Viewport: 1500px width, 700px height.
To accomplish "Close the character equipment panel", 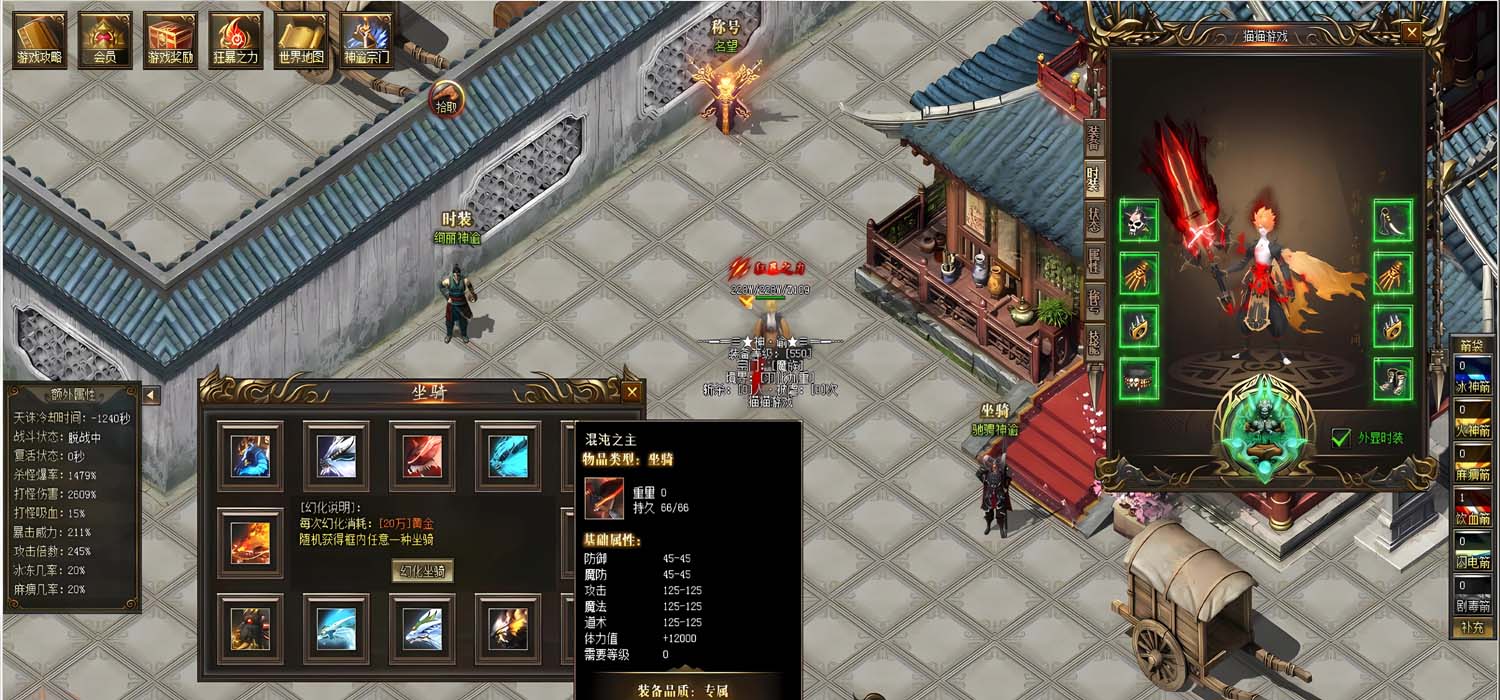I will click(1412, 33).
